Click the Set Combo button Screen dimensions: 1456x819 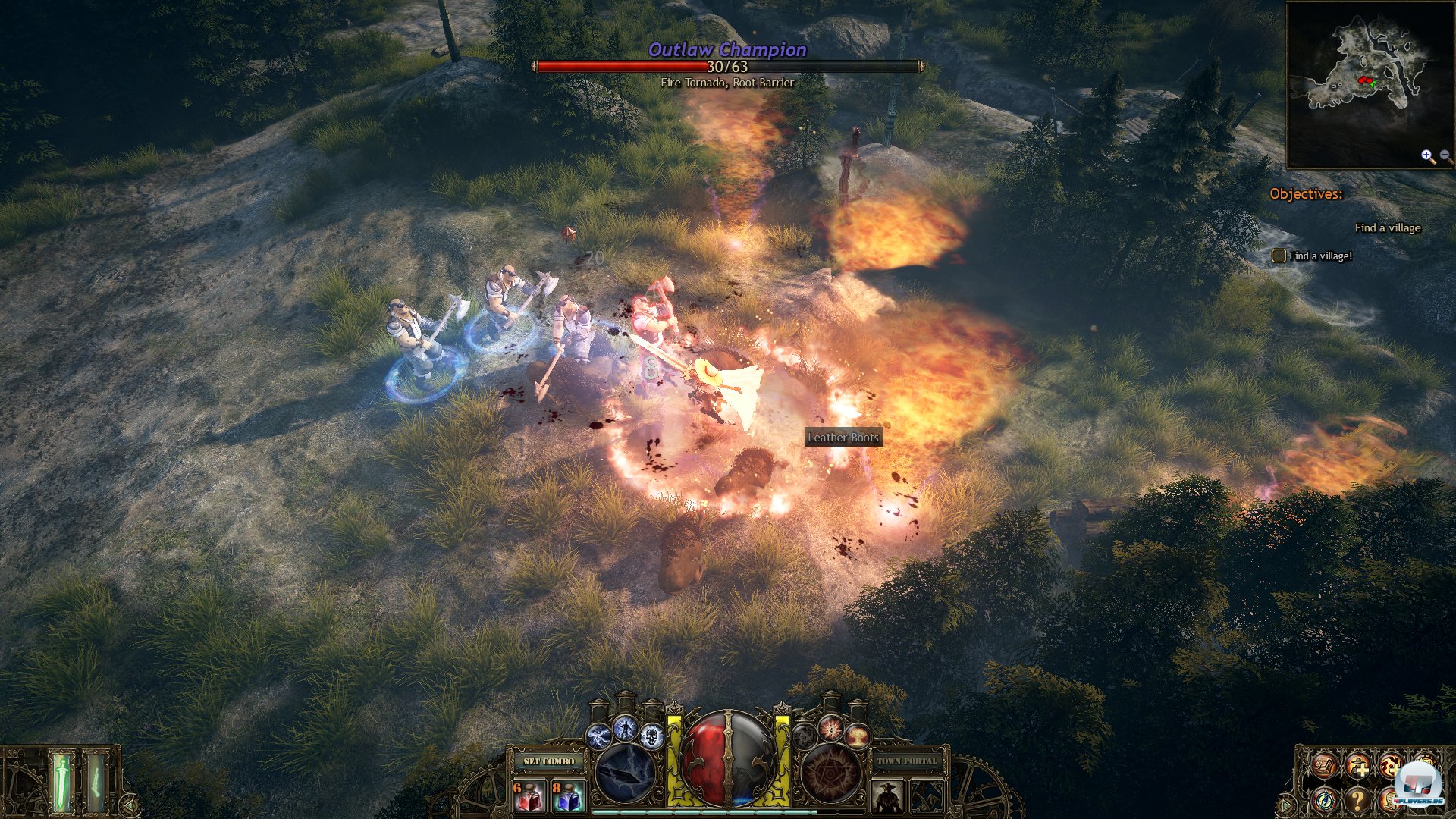pyautogui.click(x=549, y=761)
